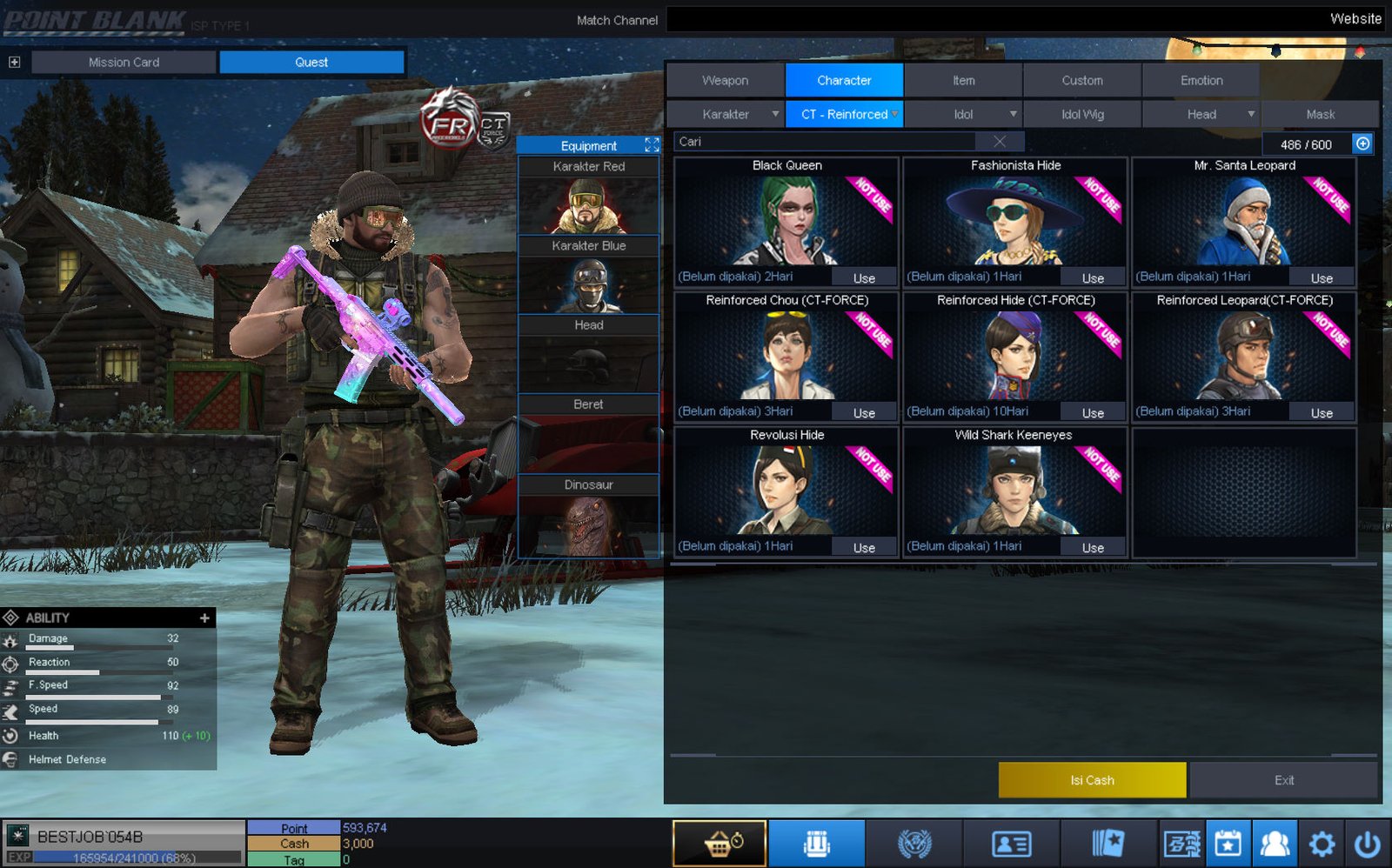Select the Wild Shark Keeneyes portrait
The height and width of the screenshot is (868, 1392).
click(1014, 491)
